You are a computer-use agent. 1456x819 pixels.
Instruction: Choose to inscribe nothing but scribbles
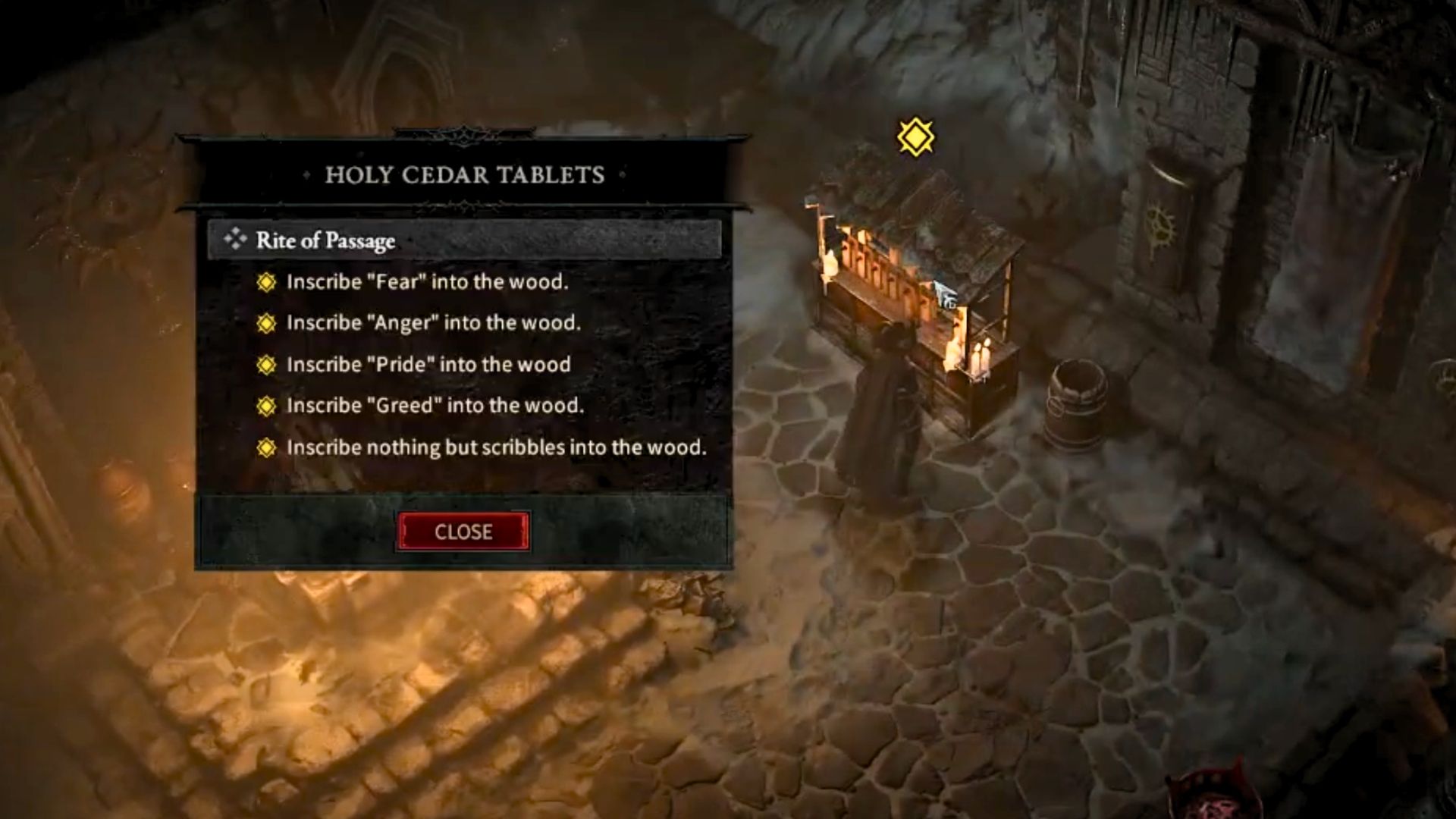[x=496, y=447]
